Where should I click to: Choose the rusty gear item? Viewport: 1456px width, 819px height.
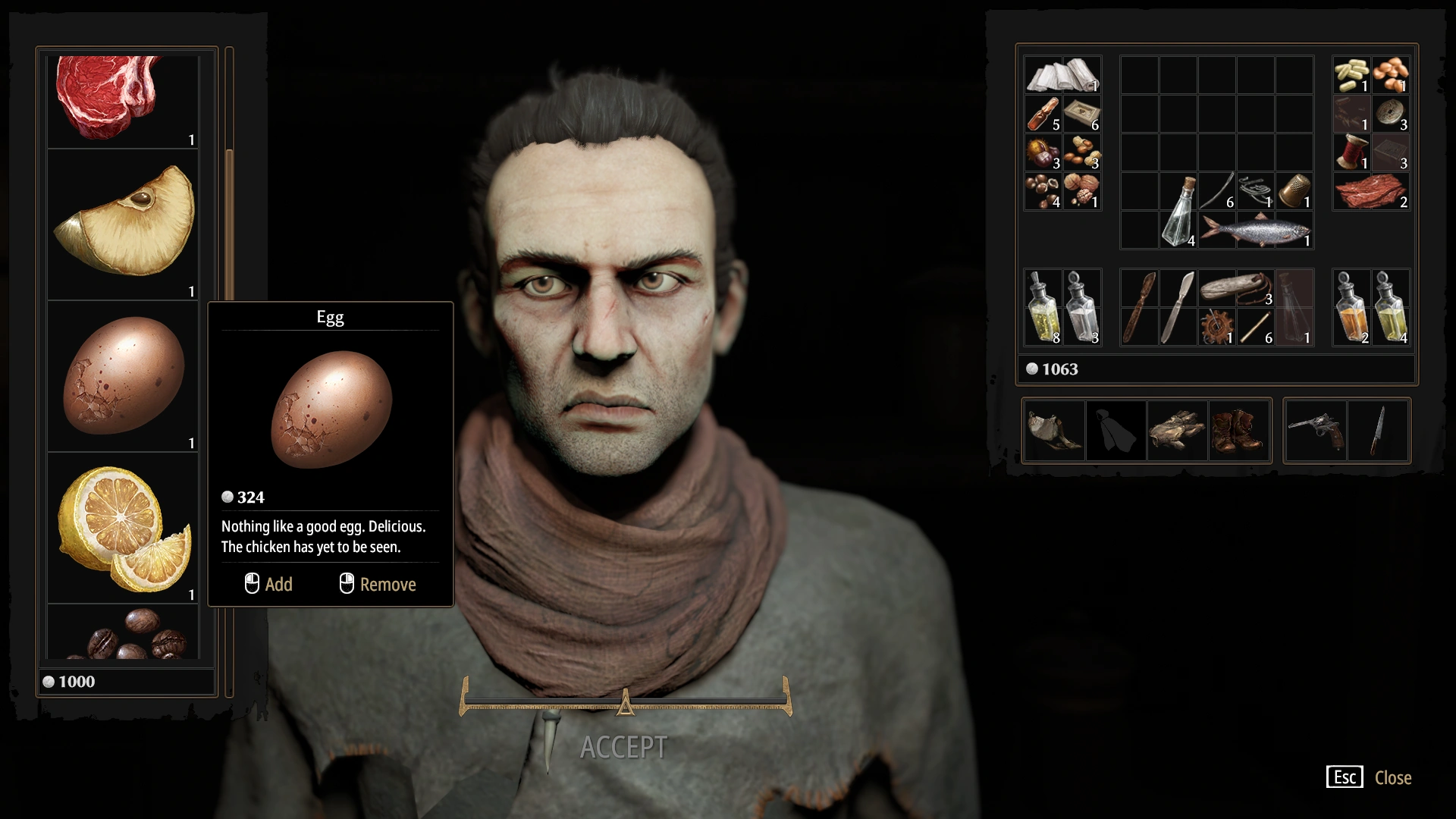click(x=1217, y=328)
